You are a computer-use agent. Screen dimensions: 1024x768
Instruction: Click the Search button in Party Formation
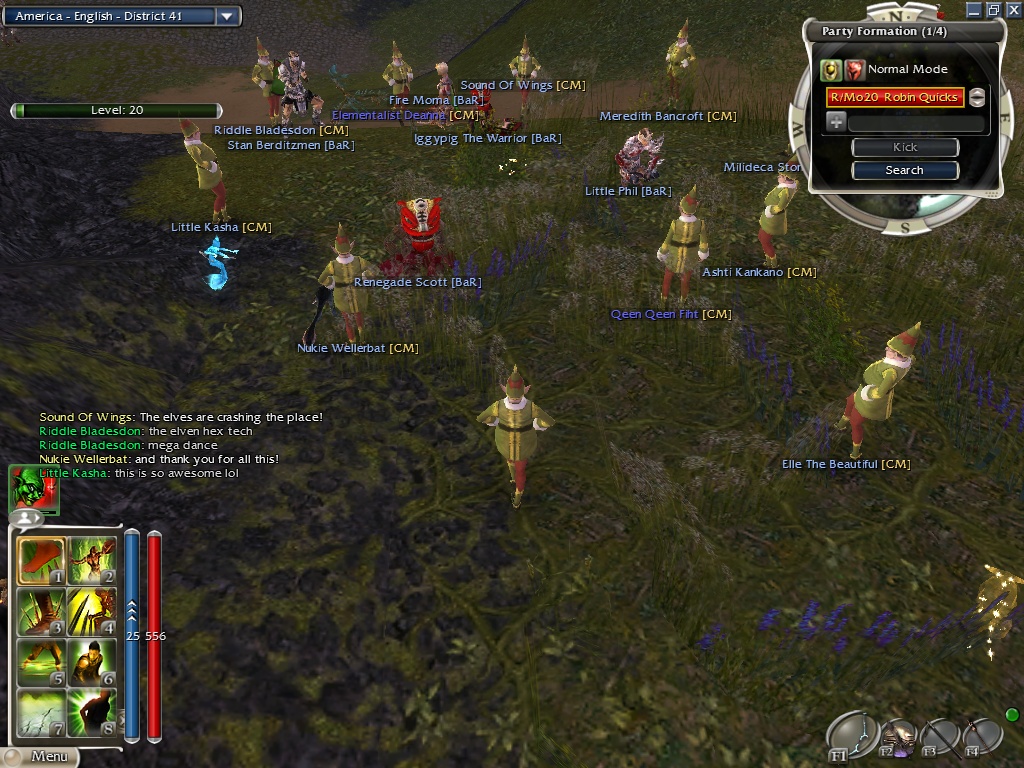click(904, 170)
